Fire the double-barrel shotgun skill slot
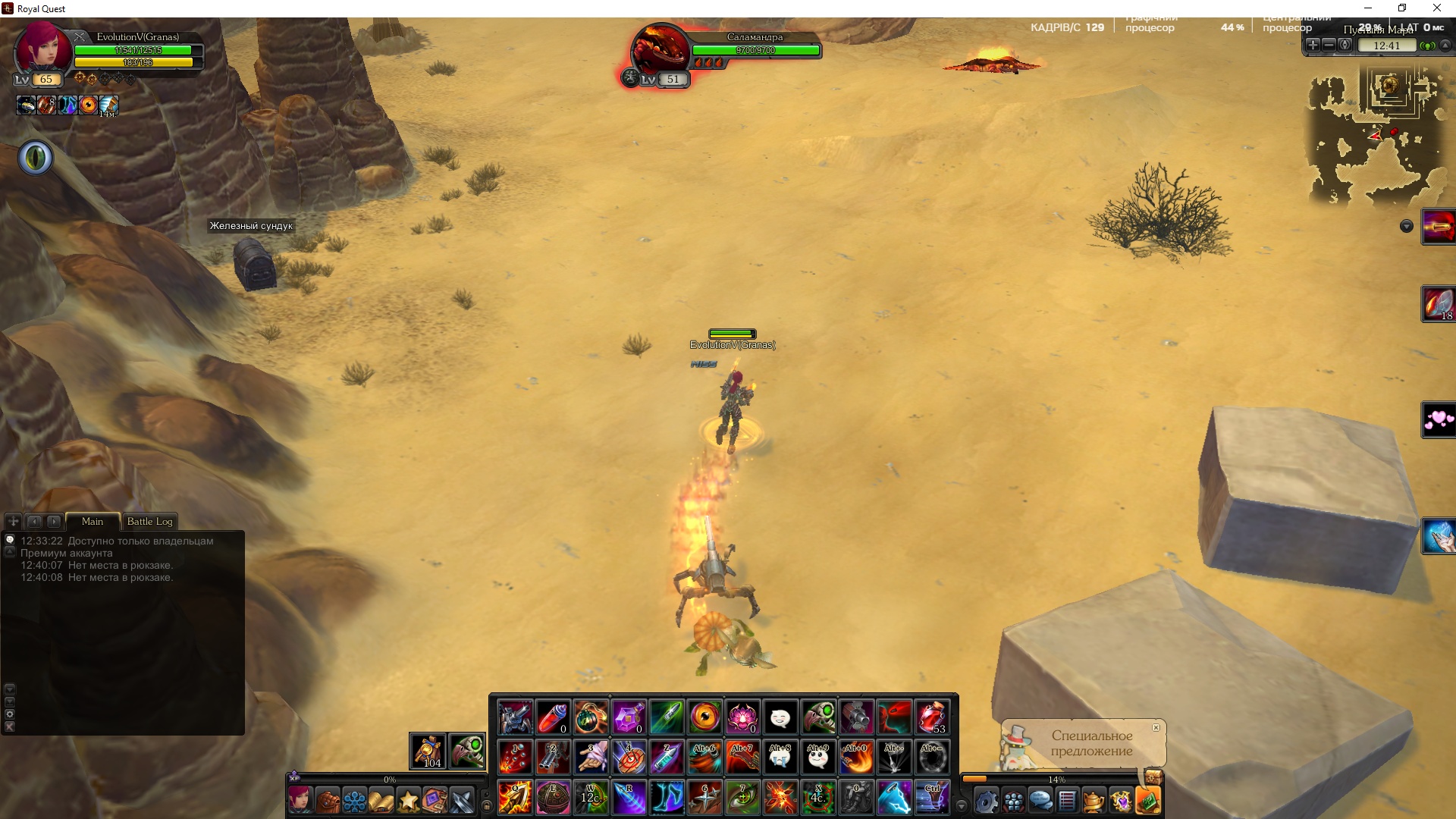This screenshot has width=1456, height=819. coord(553,757)
